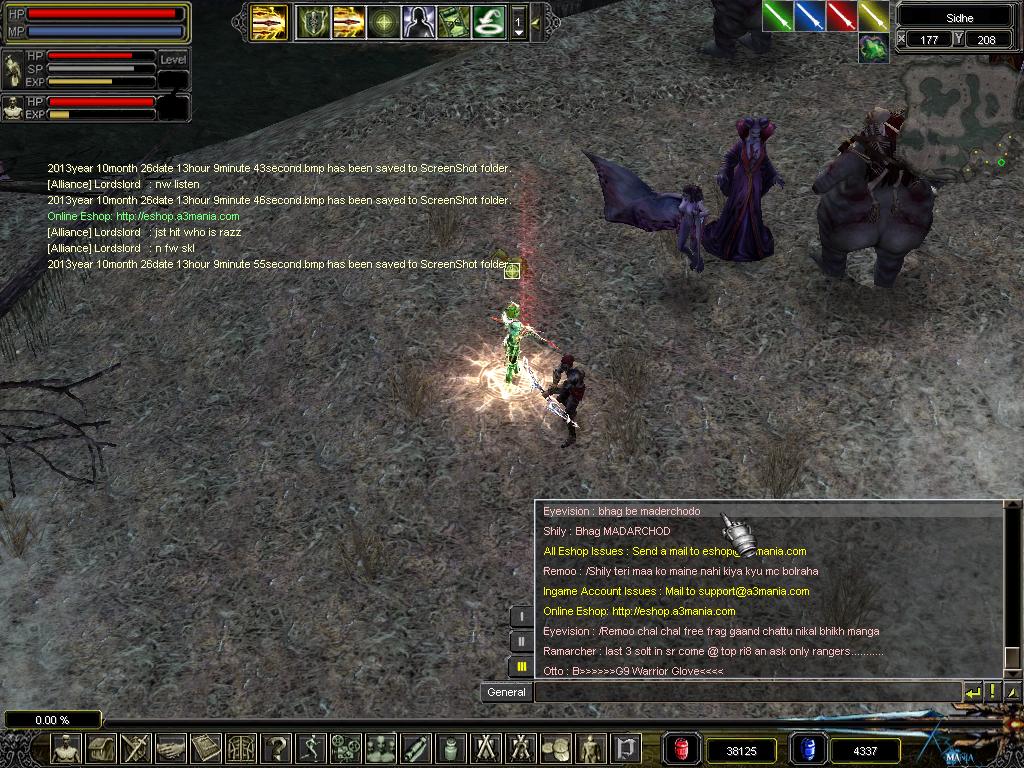1024x768 pixels.
Task: Click the green gem icon below swords
Action: [x=873, y=47]
